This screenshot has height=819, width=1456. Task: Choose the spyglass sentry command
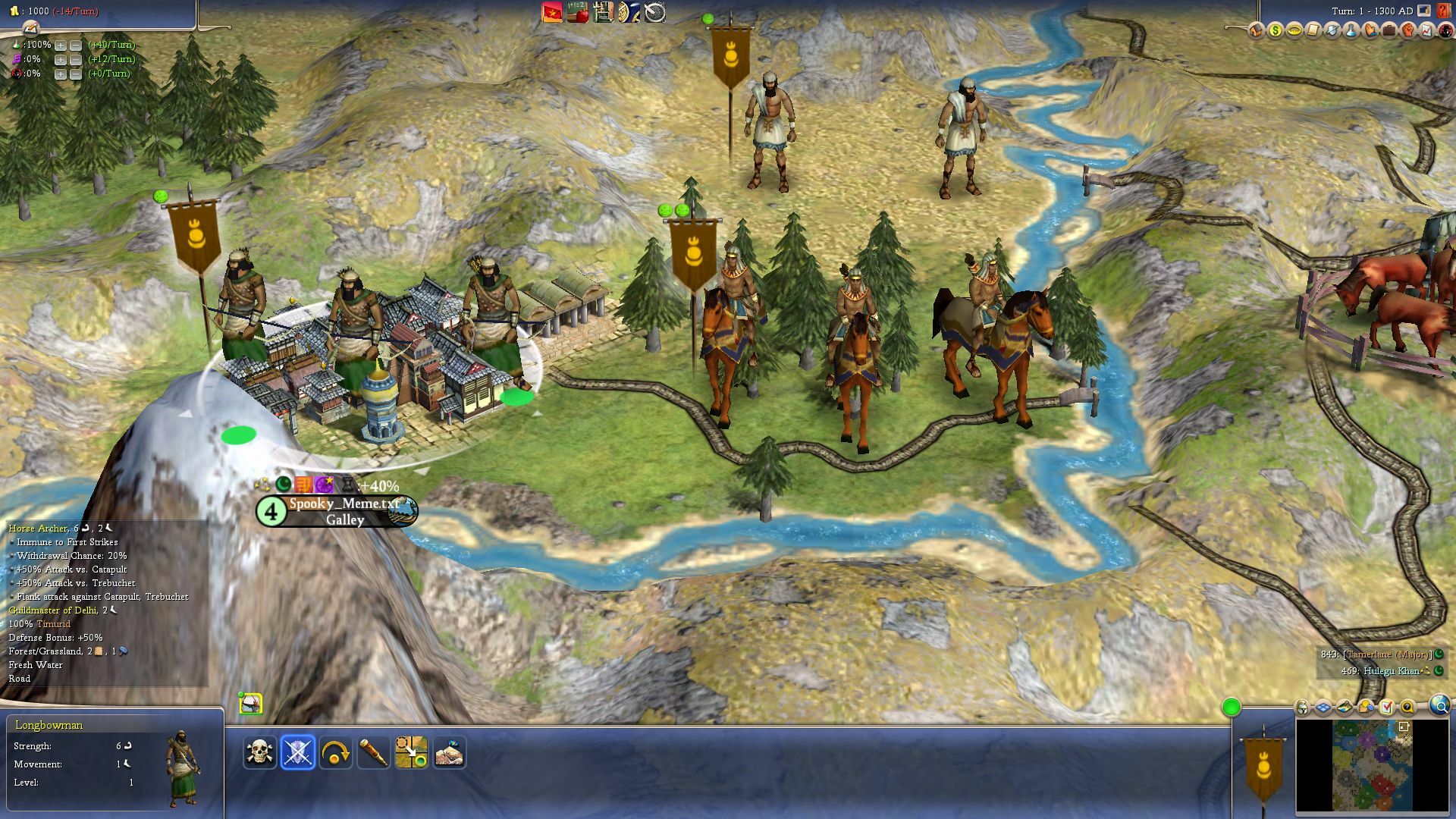(x=373, y=752)
